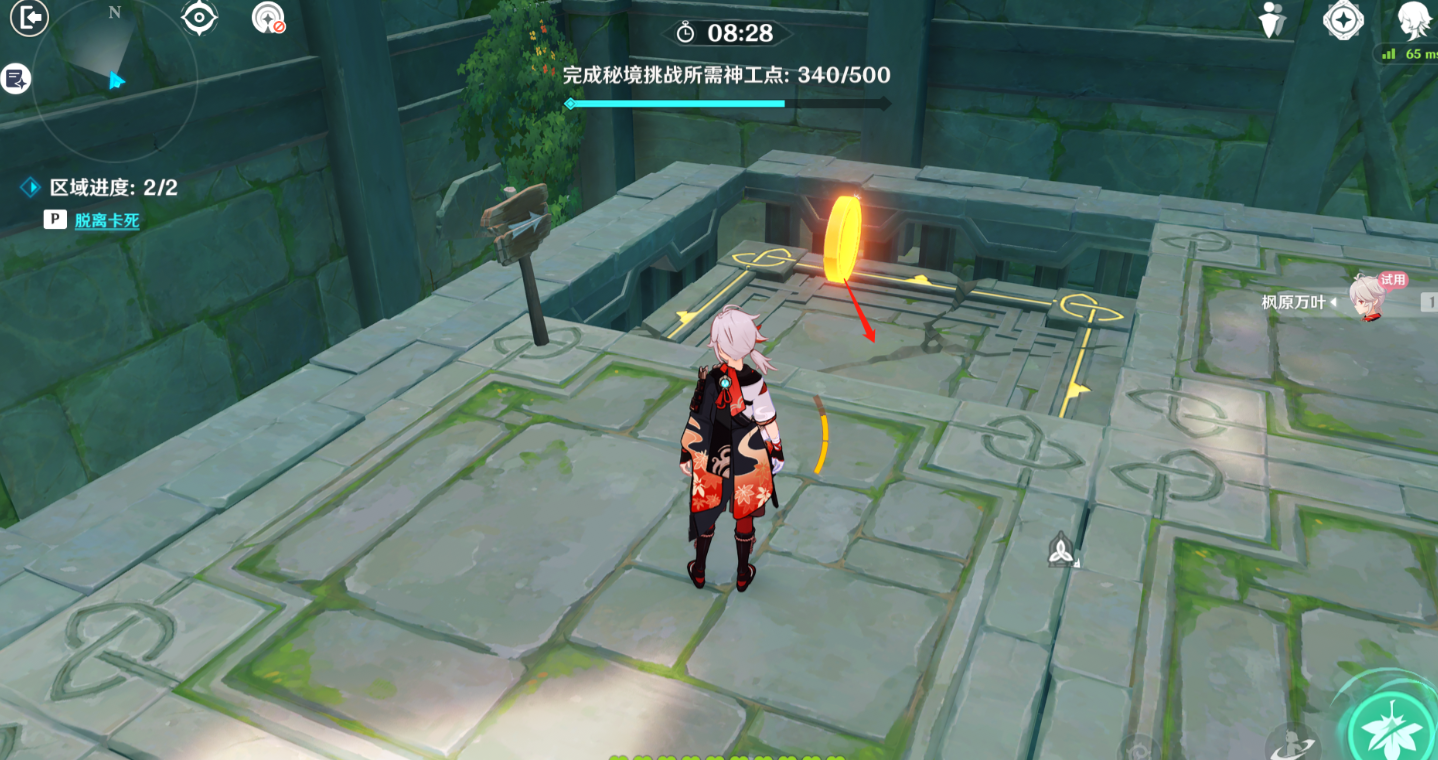Screen dimensions: 1438x760
Task: Click the 脱离卡死 unstuck link
Action: (104, 218)
